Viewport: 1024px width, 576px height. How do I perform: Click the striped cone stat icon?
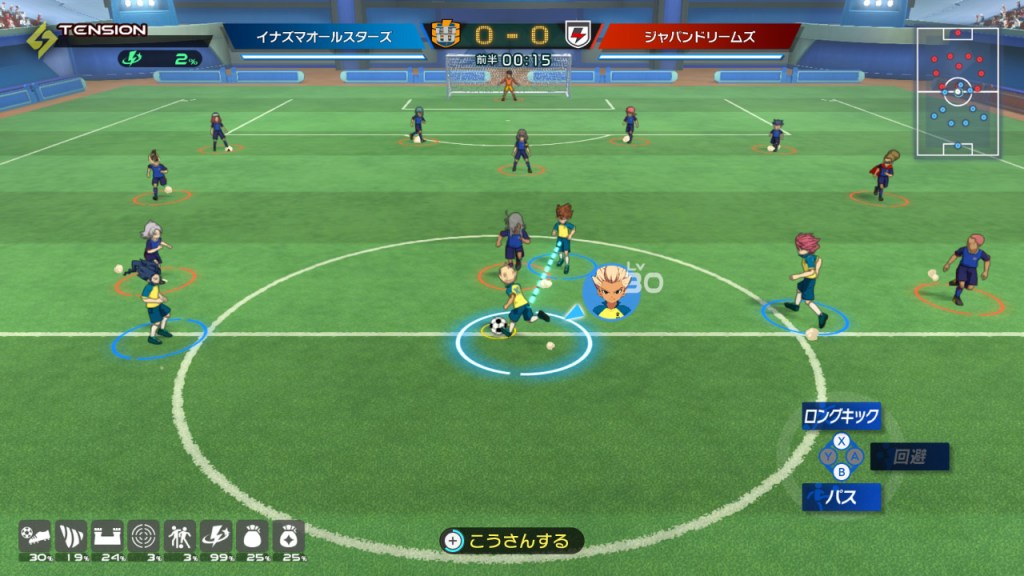70,535
